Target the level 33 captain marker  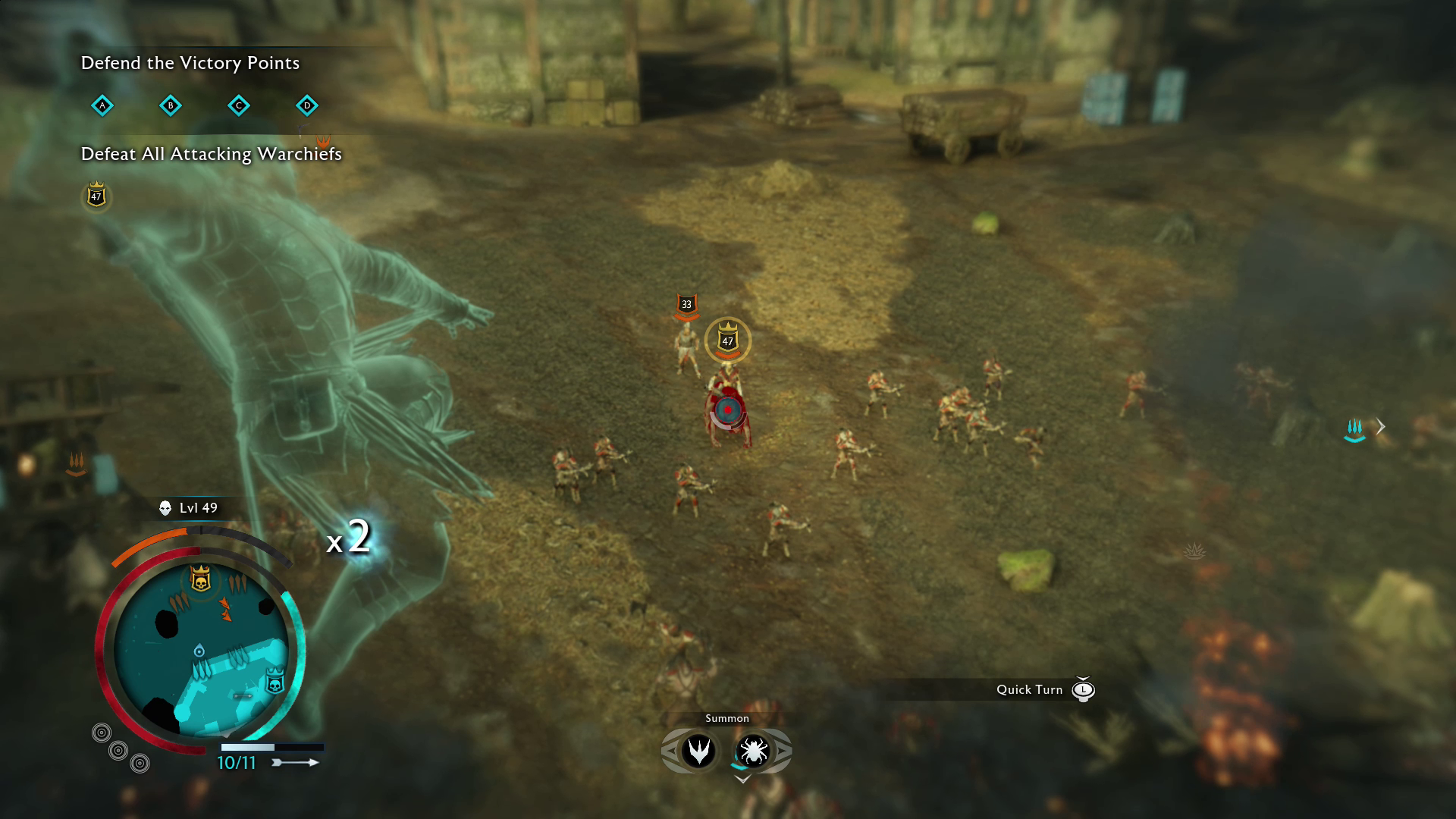click(x=686, y=305)
